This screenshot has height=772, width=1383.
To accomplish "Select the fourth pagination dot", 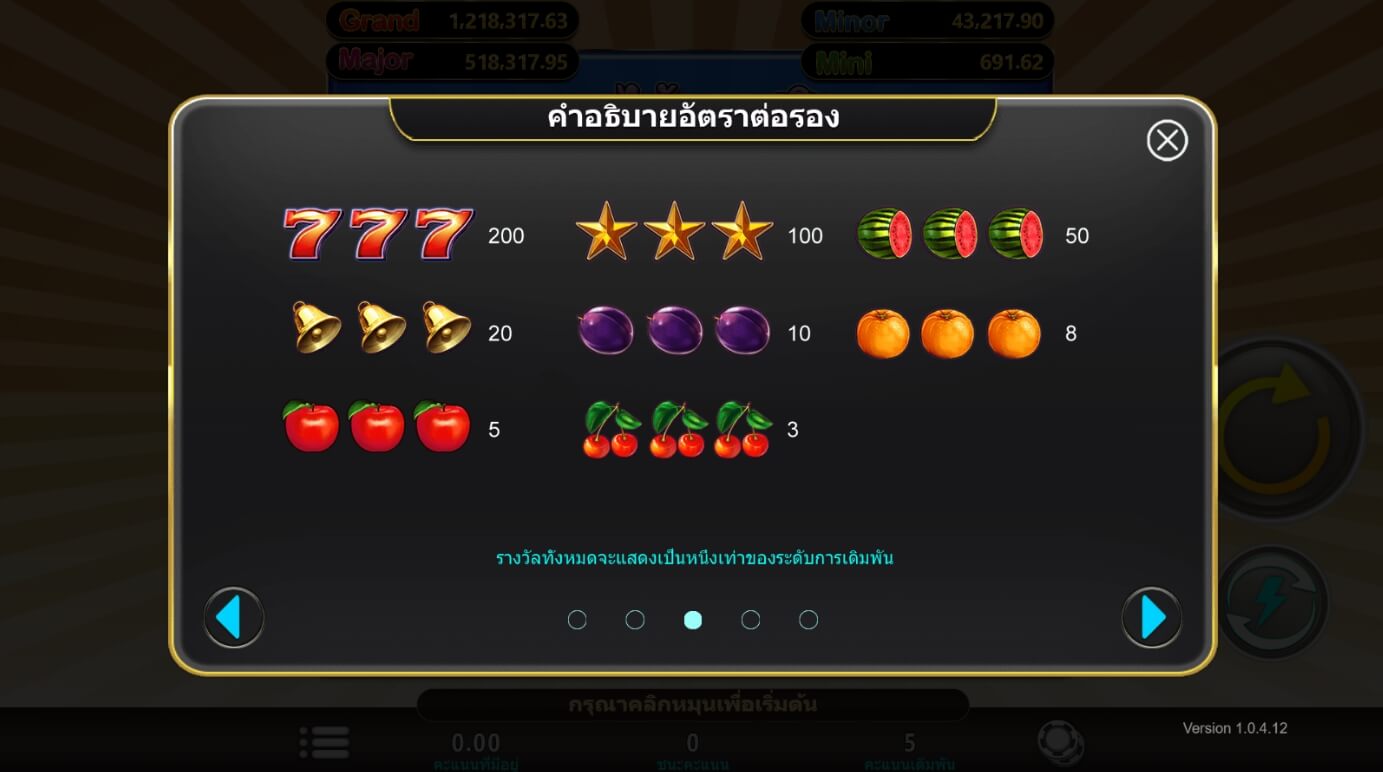I will pos(751,620).
